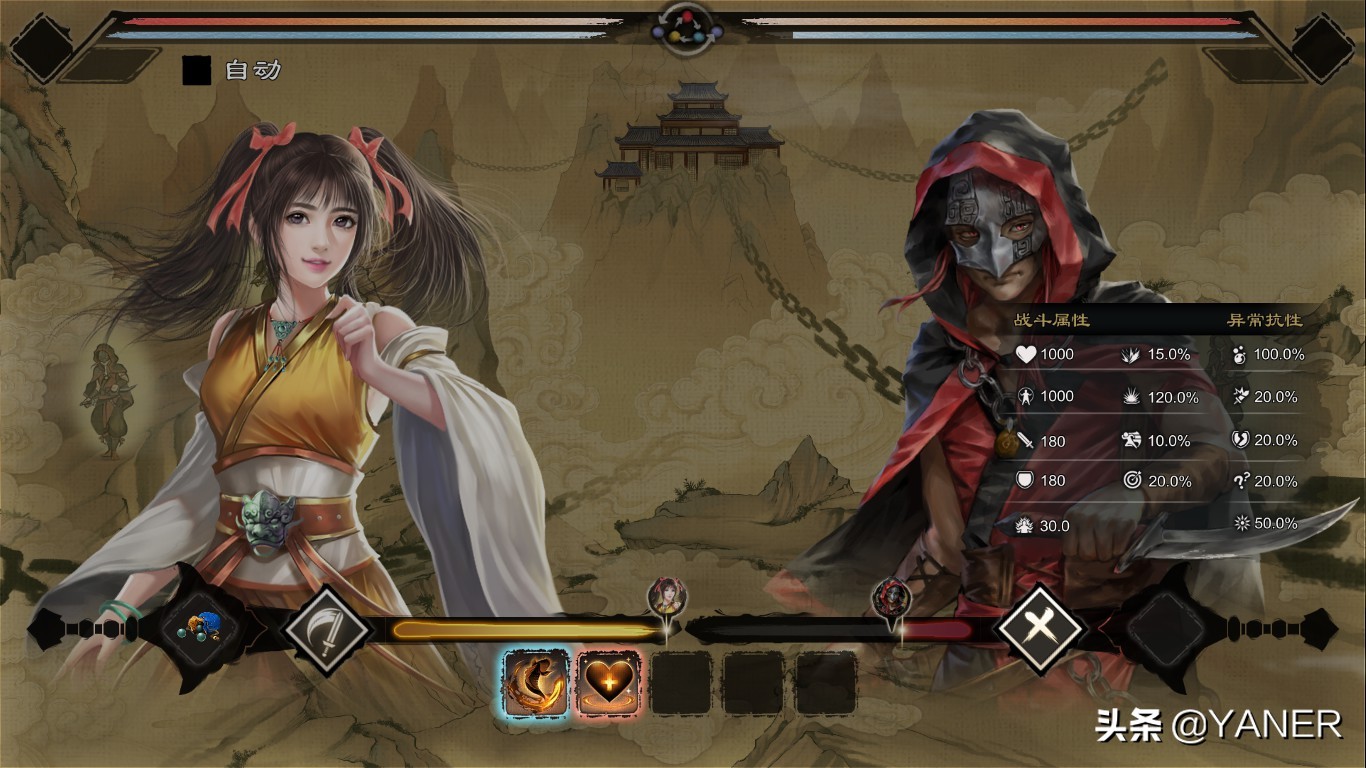Click the crossed swords diamond icon
Image resolution: width=1366 pixels, height=768 pixels.
coord(1041,630)
